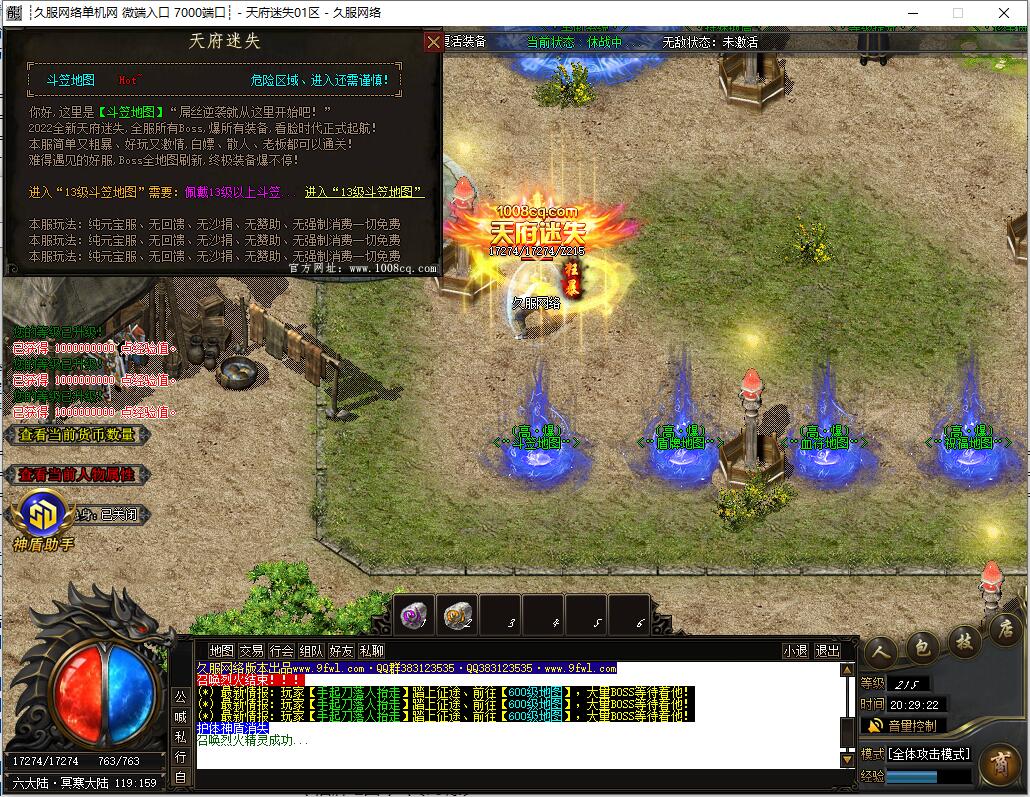The width and height of the screenshot is (1030, 797).
Task: Click the 退出 exit button
Action: click(x=828, y=651)
